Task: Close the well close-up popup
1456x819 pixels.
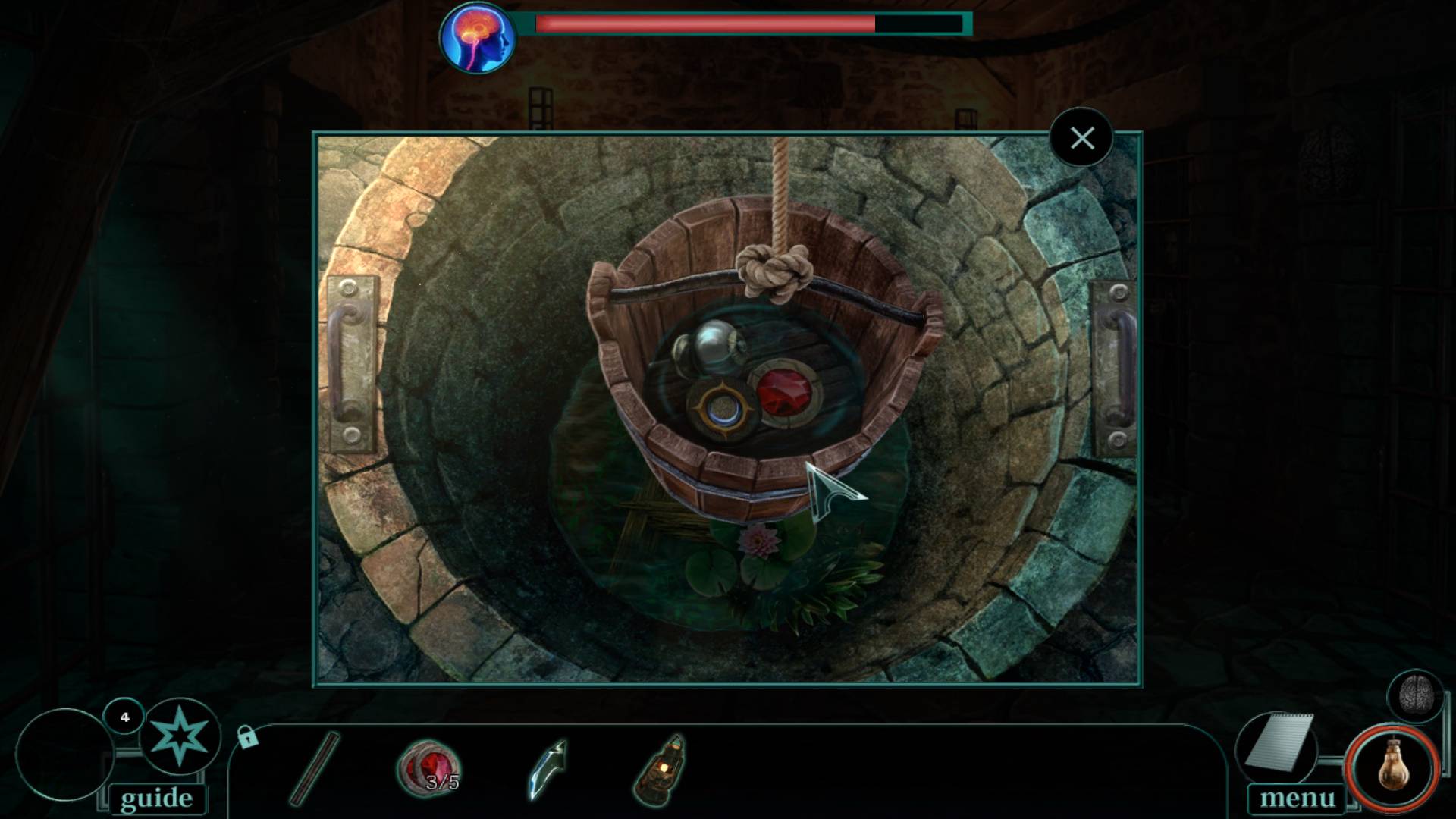Action: click(1081, 139)
